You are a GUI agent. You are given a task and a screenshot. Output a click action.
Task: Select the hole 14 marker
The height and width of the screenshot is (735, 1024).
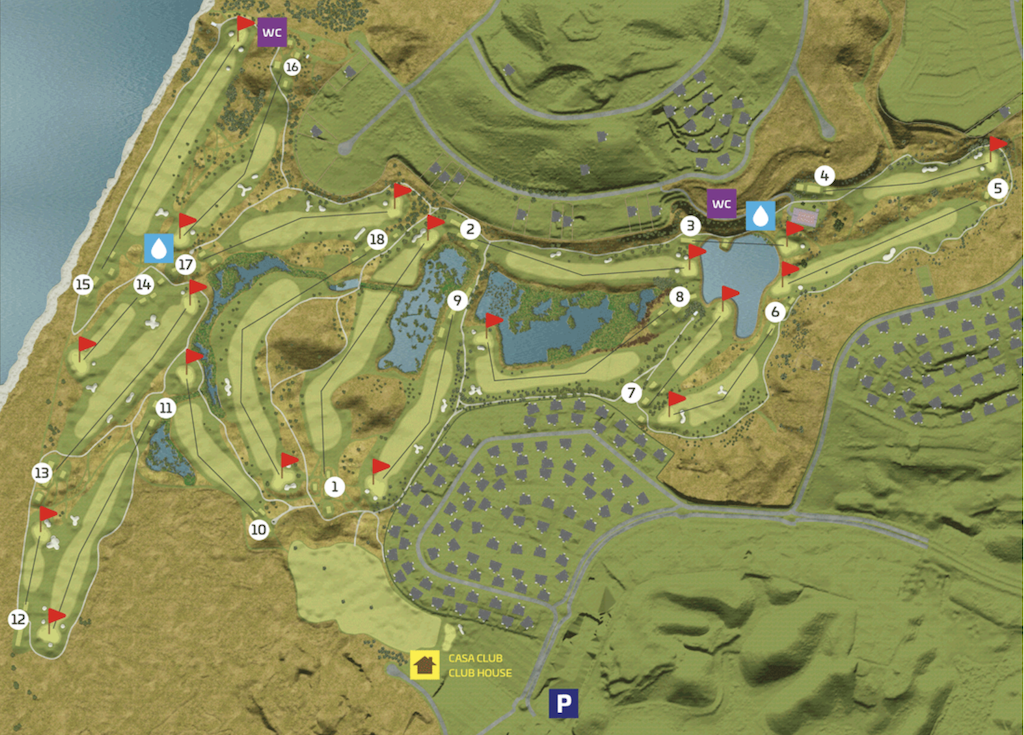pos(144,285)
